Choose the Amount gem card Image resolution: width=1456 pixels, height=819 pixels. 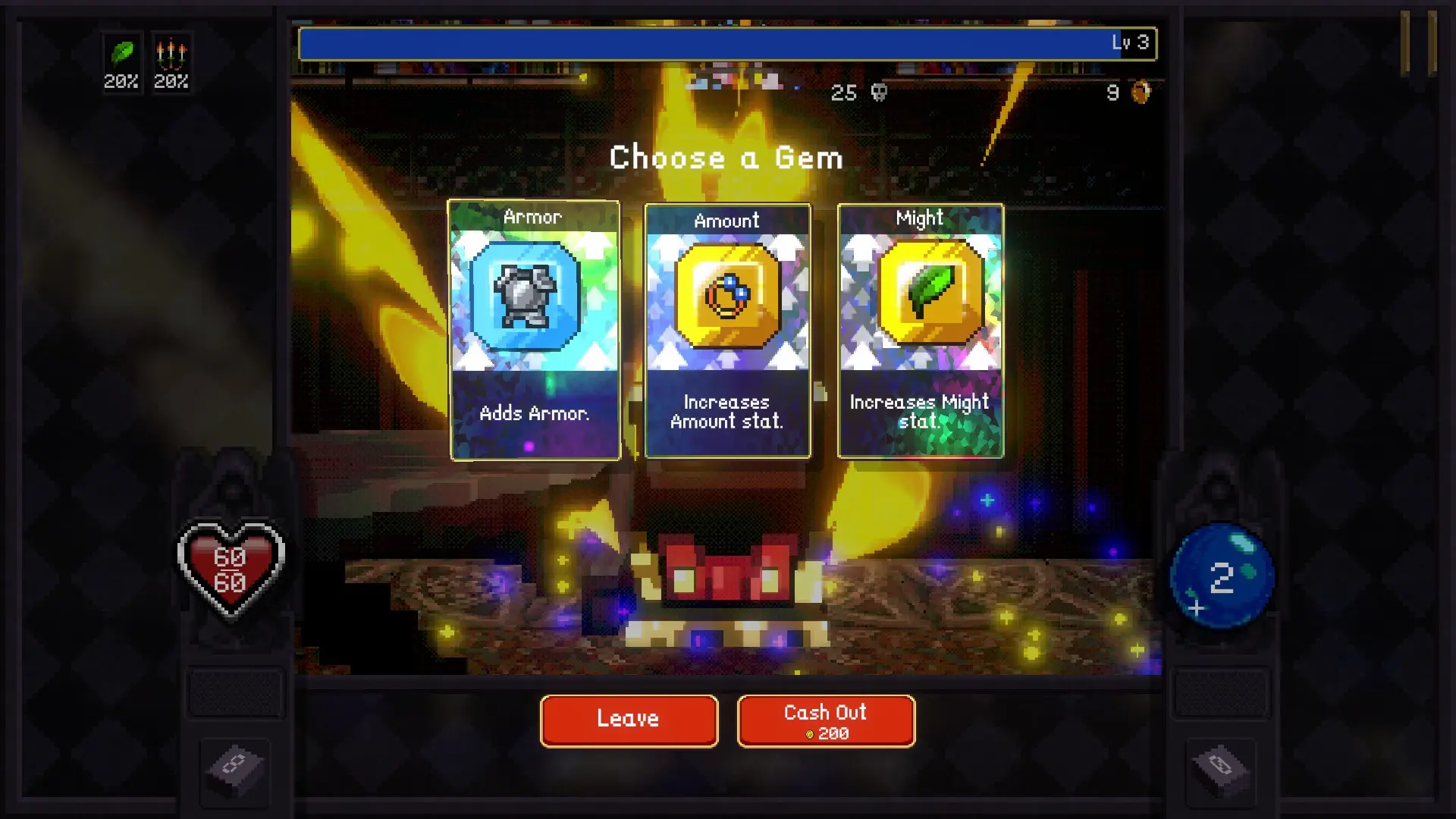click(727, 329)
